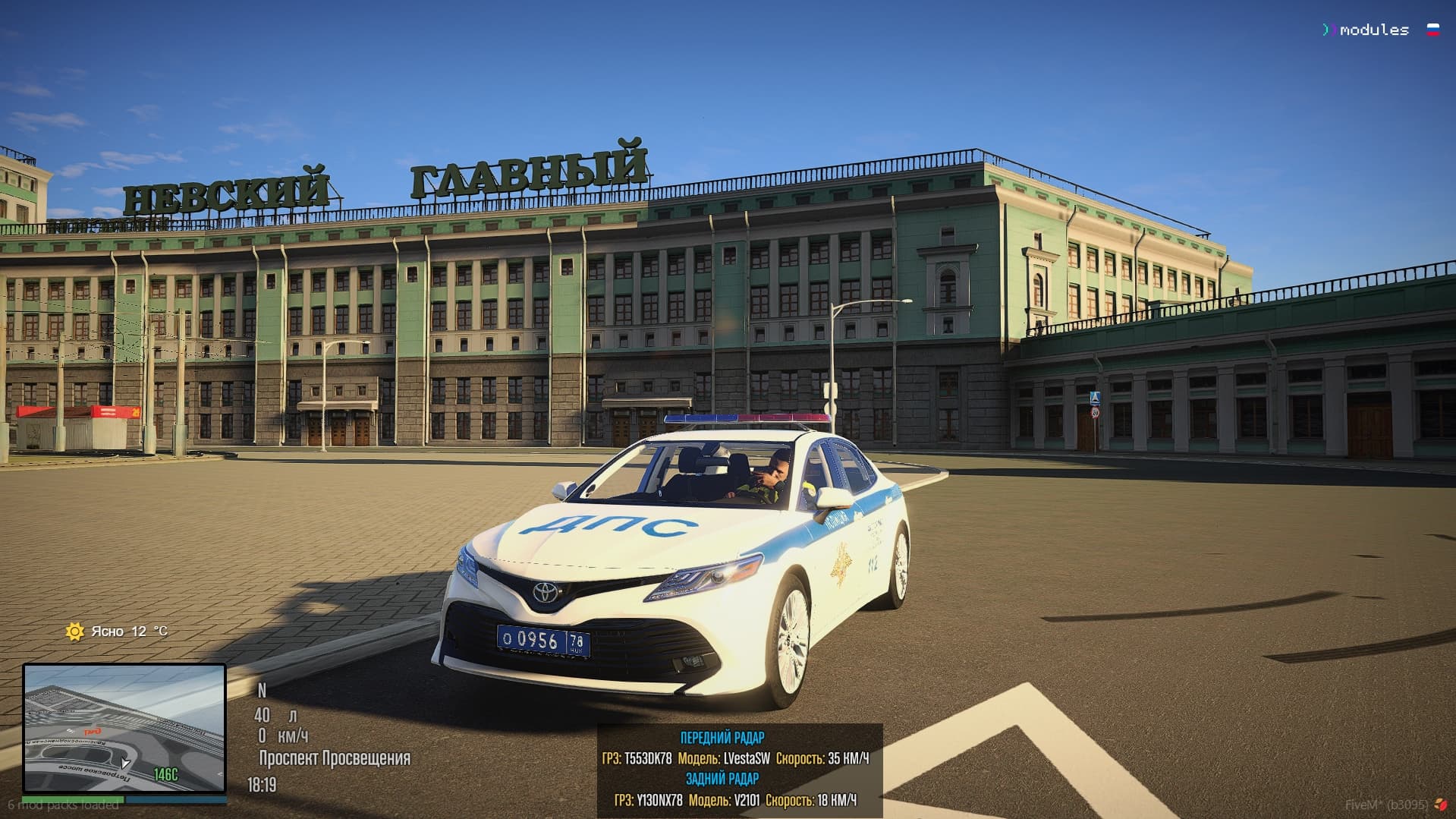
Task: Click the Передний радар panel header
Action: pos(722,738)
